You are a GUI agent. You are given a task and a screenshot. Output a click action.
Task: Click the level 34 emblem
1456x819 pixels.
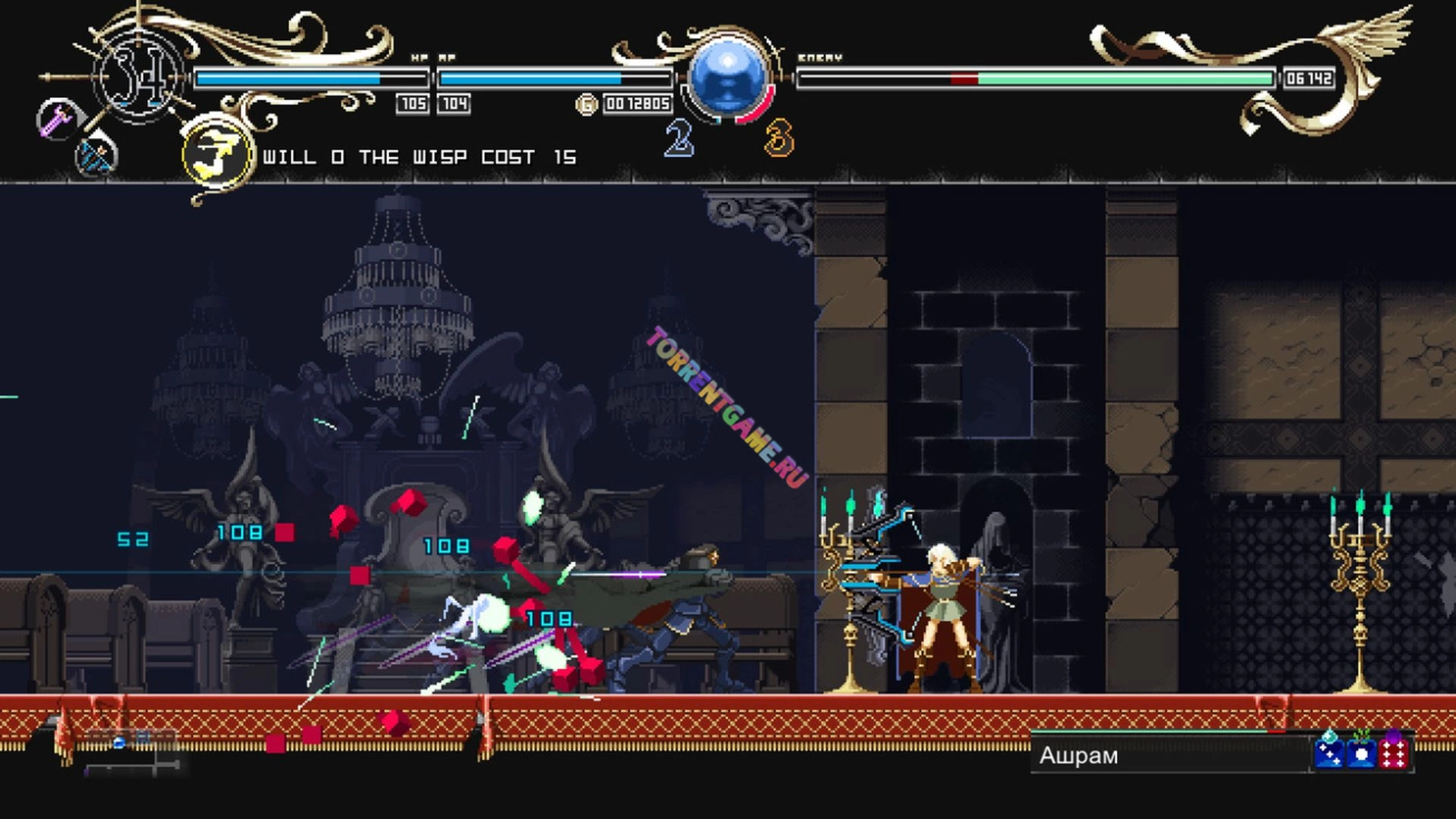pos(139,77)
